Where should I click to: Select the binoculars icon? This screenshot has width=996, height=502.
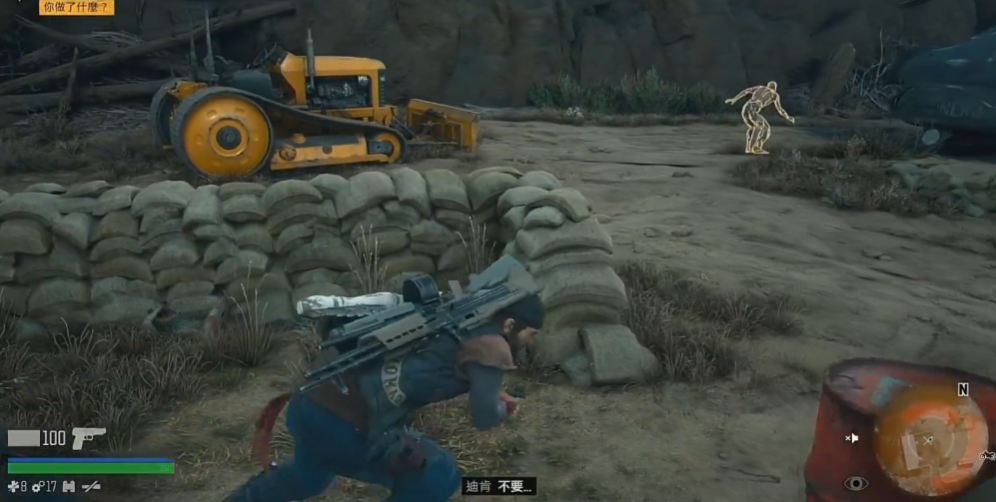68,486
